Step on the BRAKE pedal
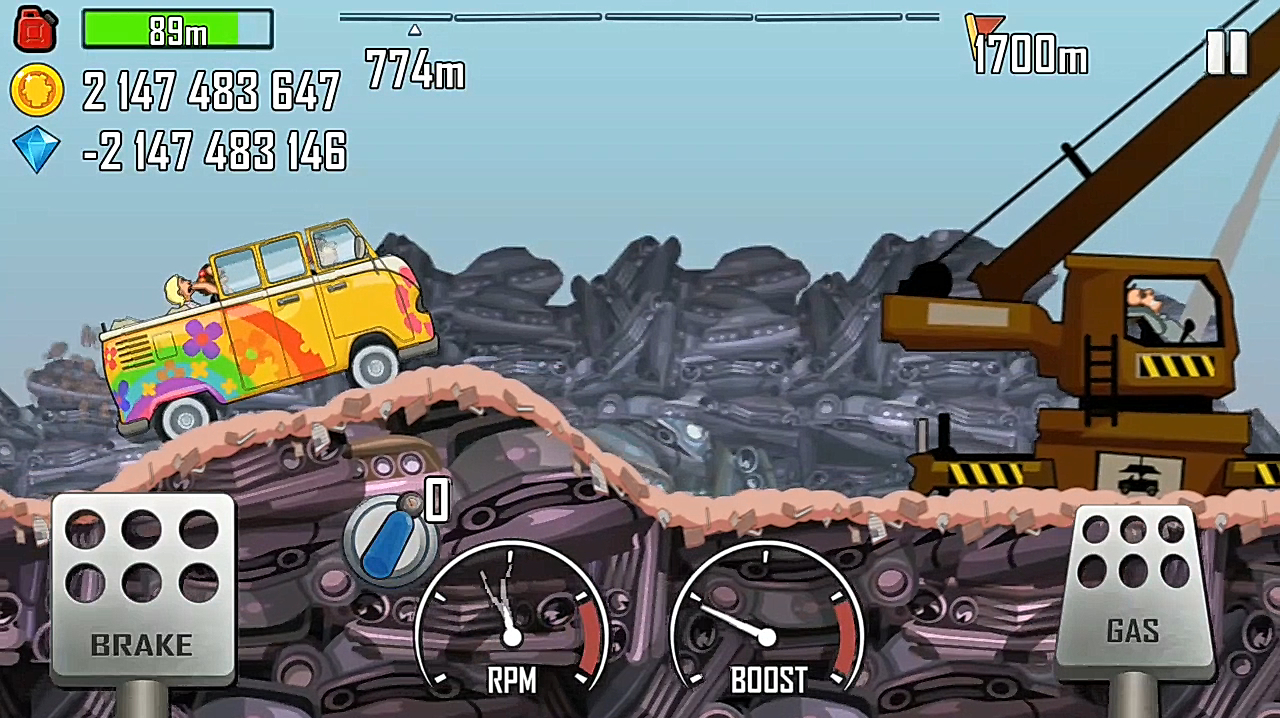The width and height of the screenshot is (1280, 718). [x=142, y=590]
